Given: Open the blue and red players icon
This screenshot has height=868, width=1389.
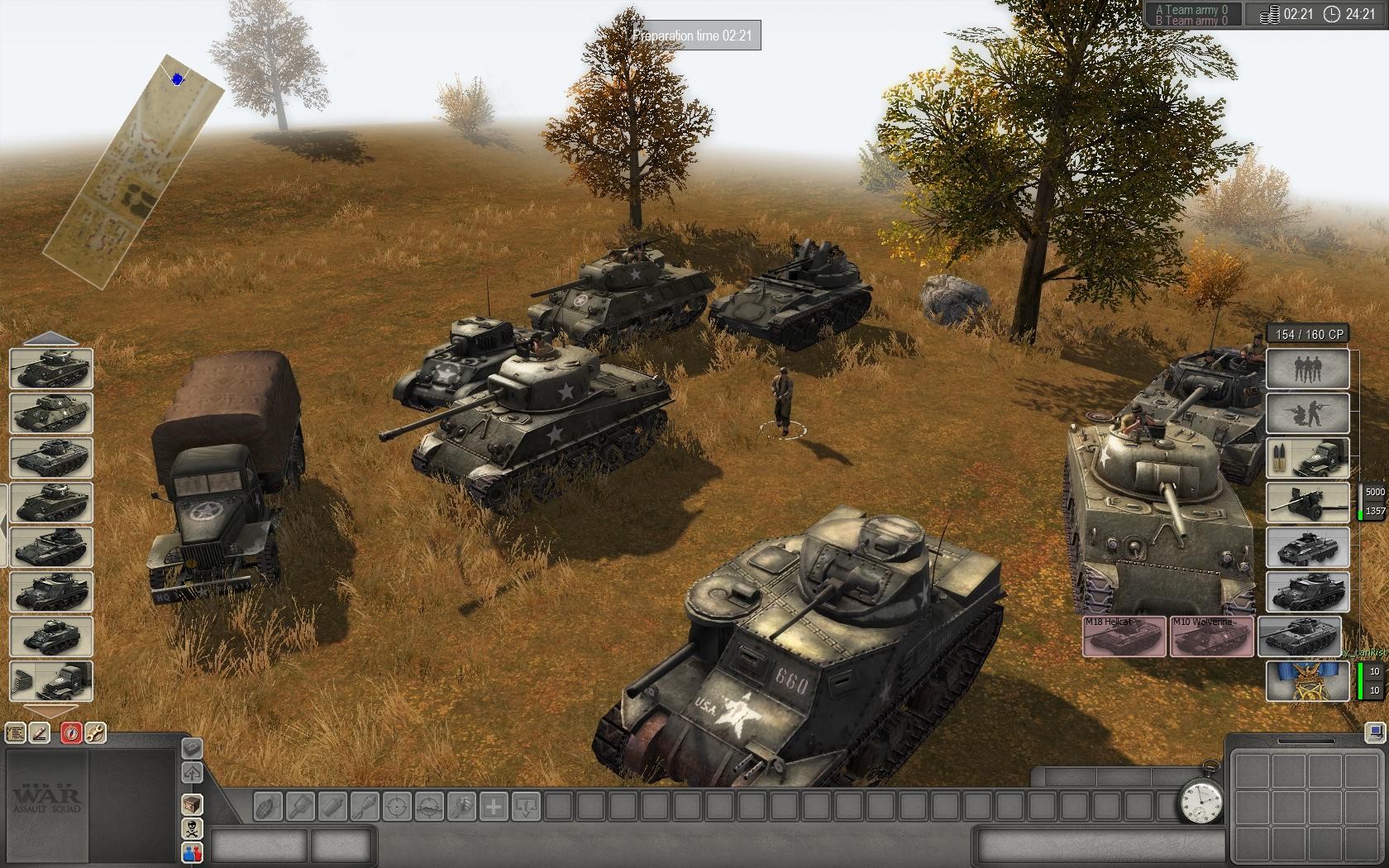Looking at the screenshot, I should pos(192,853).
